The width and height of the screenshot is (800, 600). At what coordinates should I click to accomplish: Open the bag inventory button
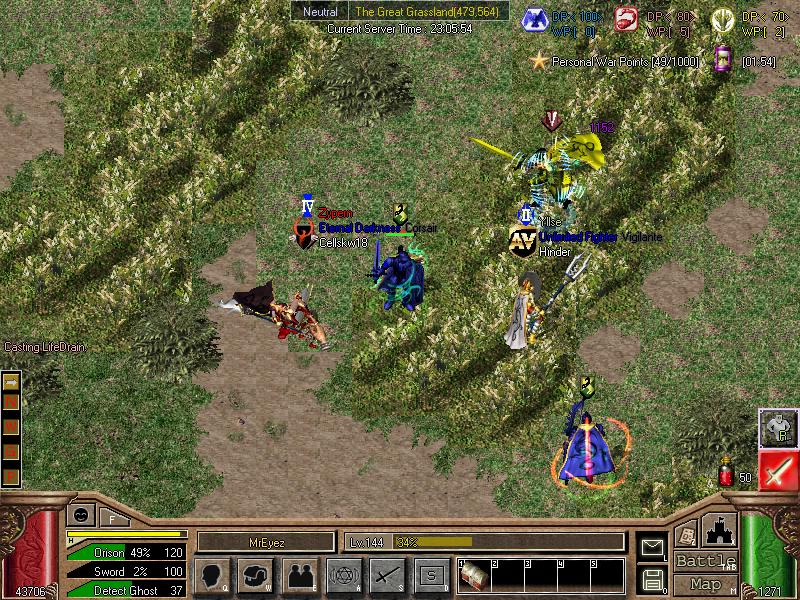(x=256, y=575)
